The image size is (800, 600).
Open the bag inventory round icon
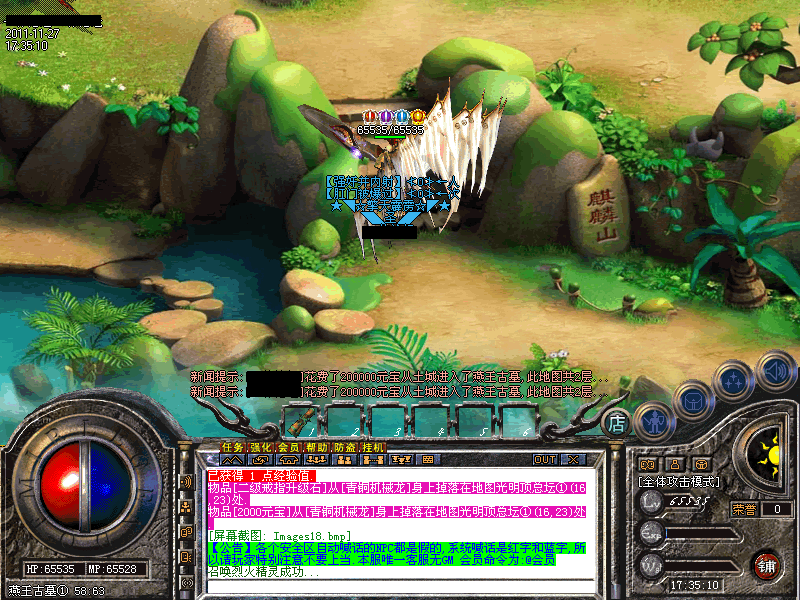(693, 400)
